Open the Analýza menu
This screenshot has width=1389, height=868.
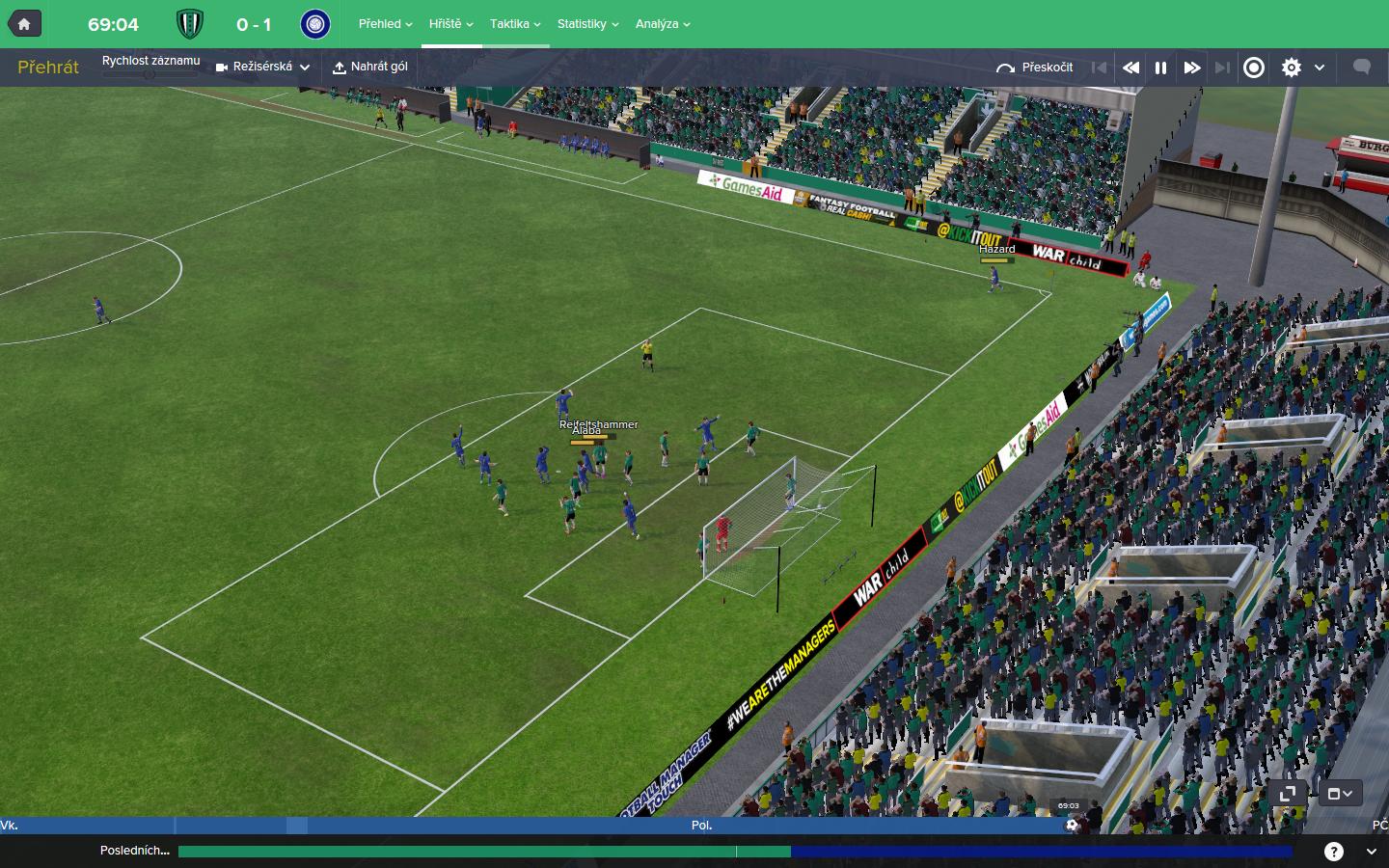663,24
